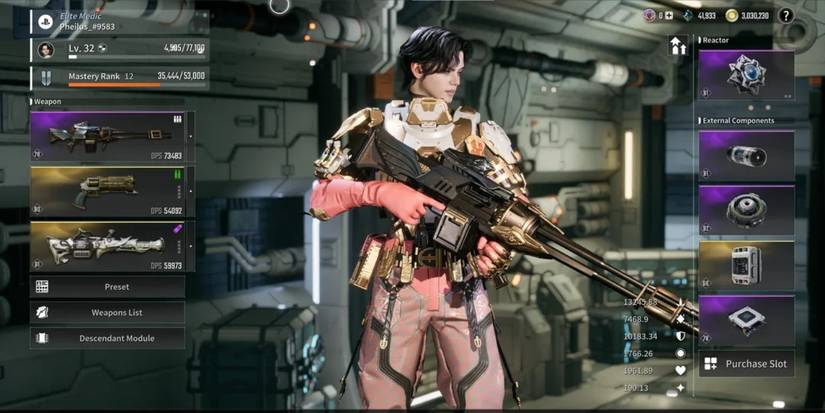Screen dimensions: 825x413
Task: Select the white launcher weapon slot
Action: [x=108, y=246]
